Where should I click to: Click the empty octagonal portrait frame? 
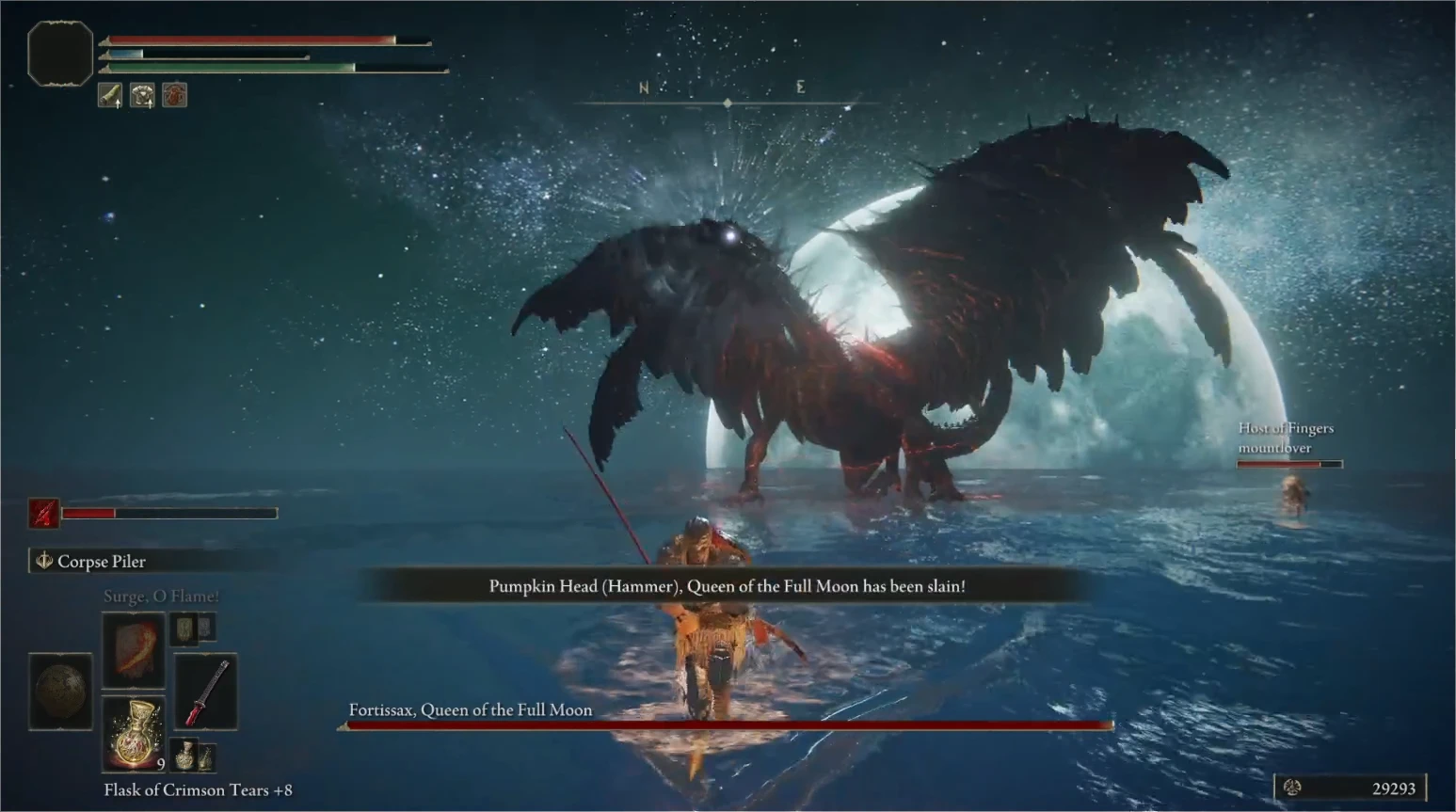click(60, 54)
